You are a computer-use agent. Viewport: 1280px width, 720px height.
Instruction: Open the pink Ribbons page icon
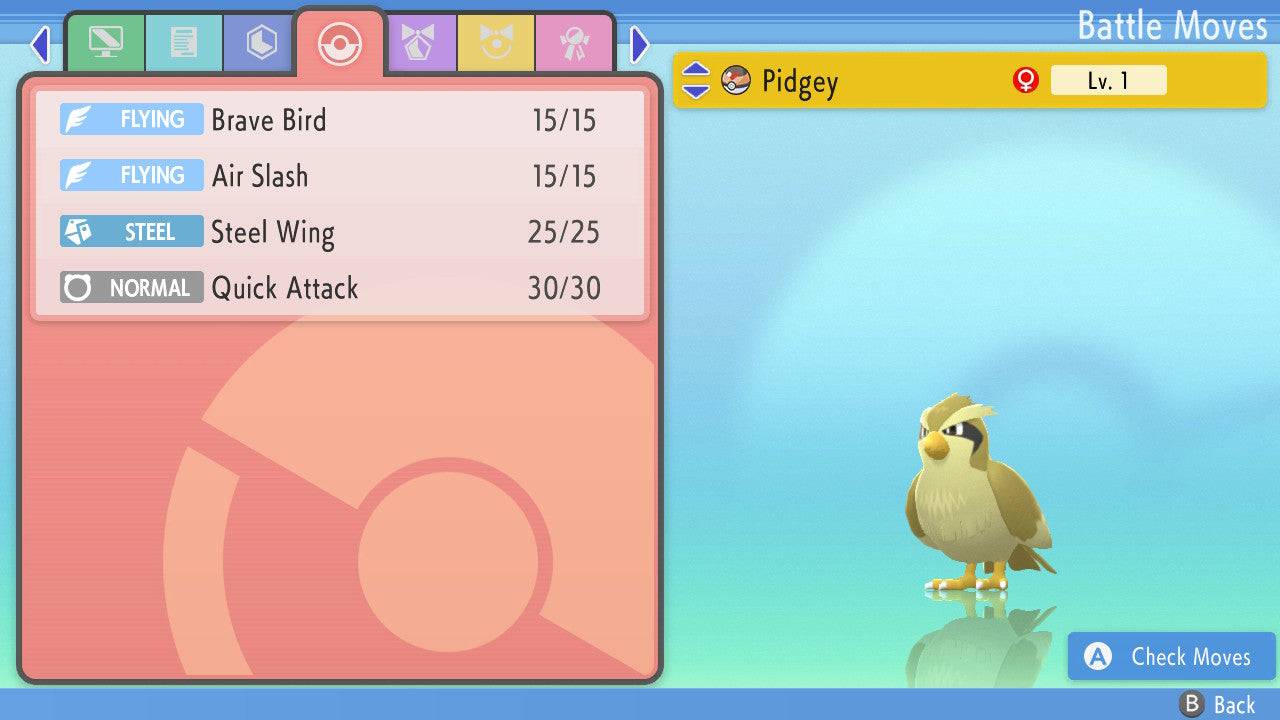[x=573, y=42]
